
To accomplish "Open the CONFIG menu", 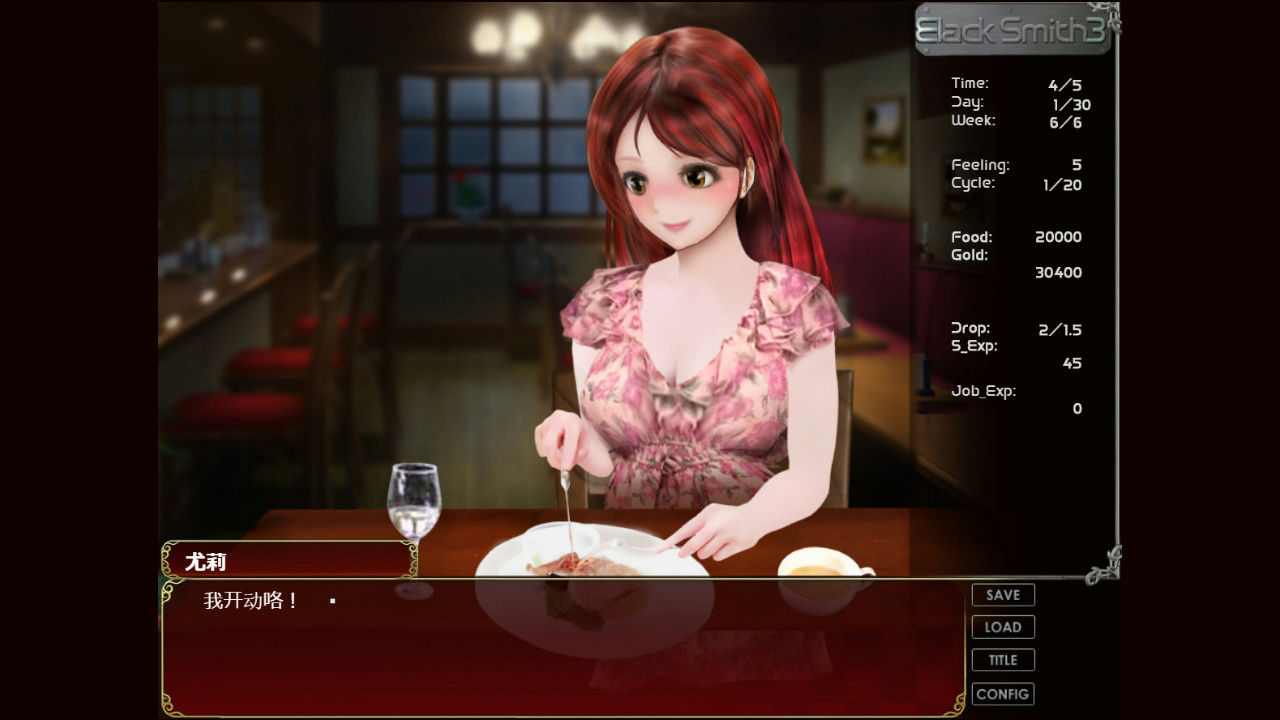I will click(1002, 693).
